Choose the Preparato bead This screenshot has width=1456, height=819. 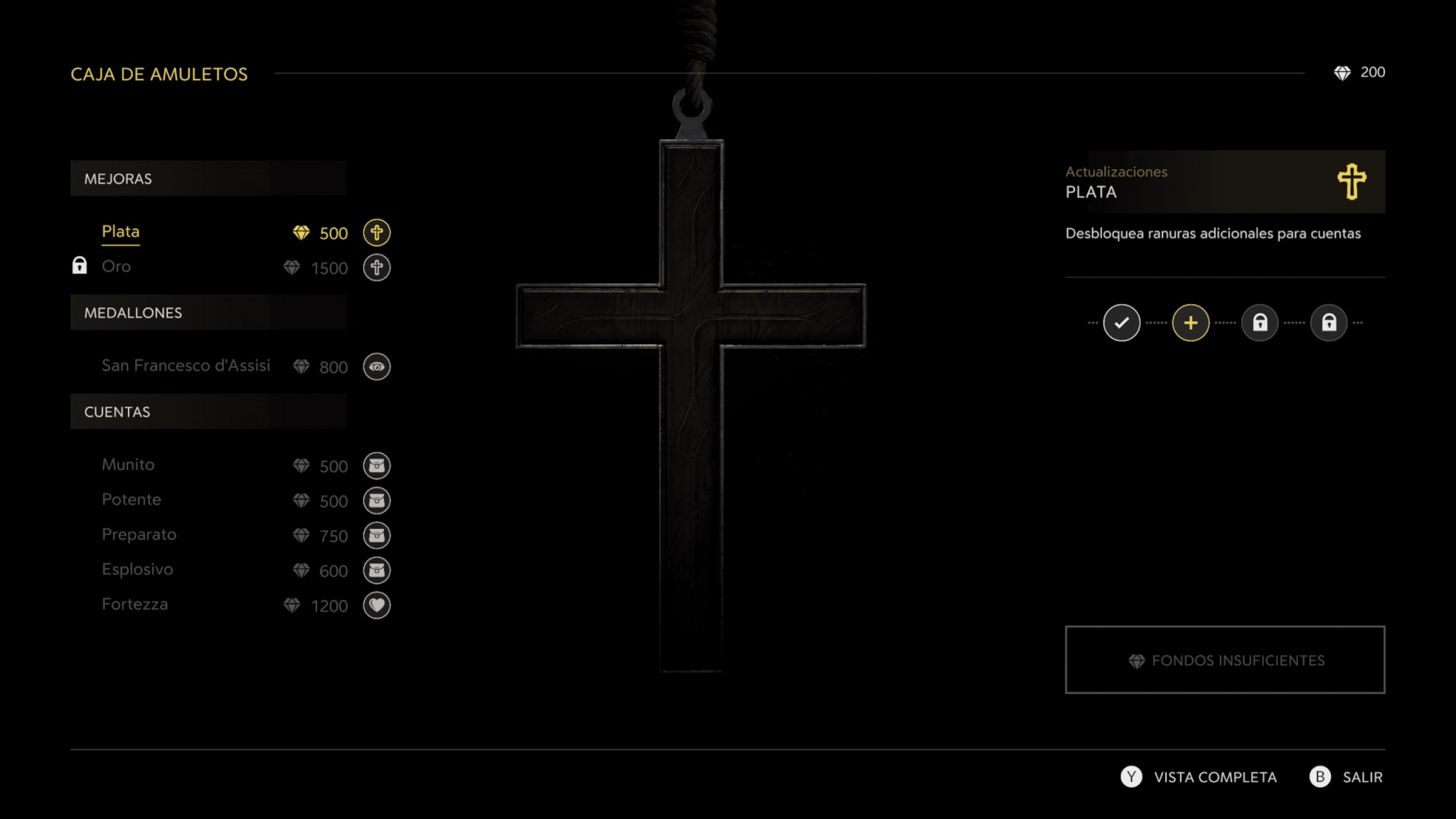point(139,535)
